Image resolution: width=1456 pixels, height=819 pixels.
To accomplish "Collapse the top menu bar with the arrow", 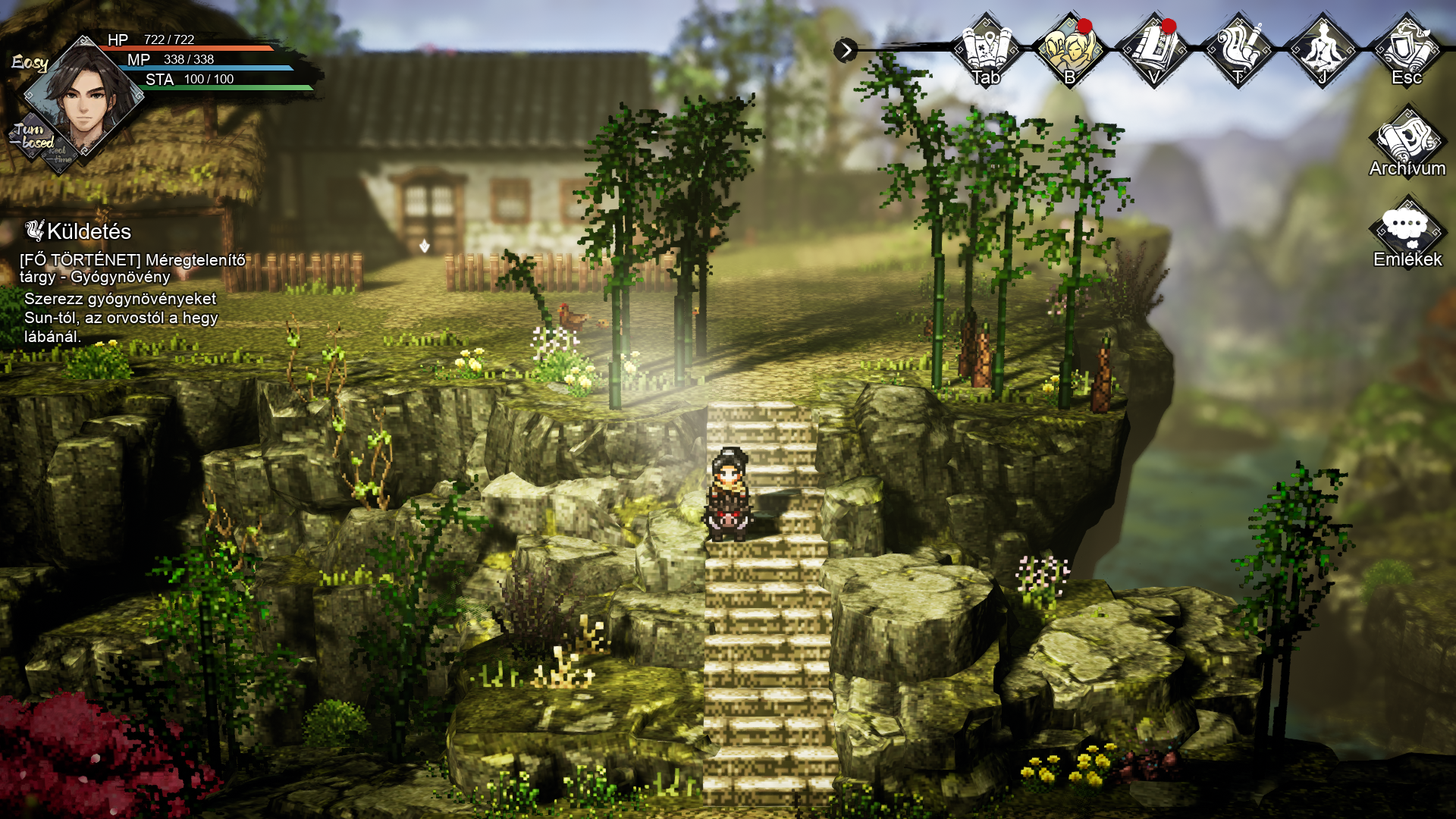I will [x=845, y=51].
